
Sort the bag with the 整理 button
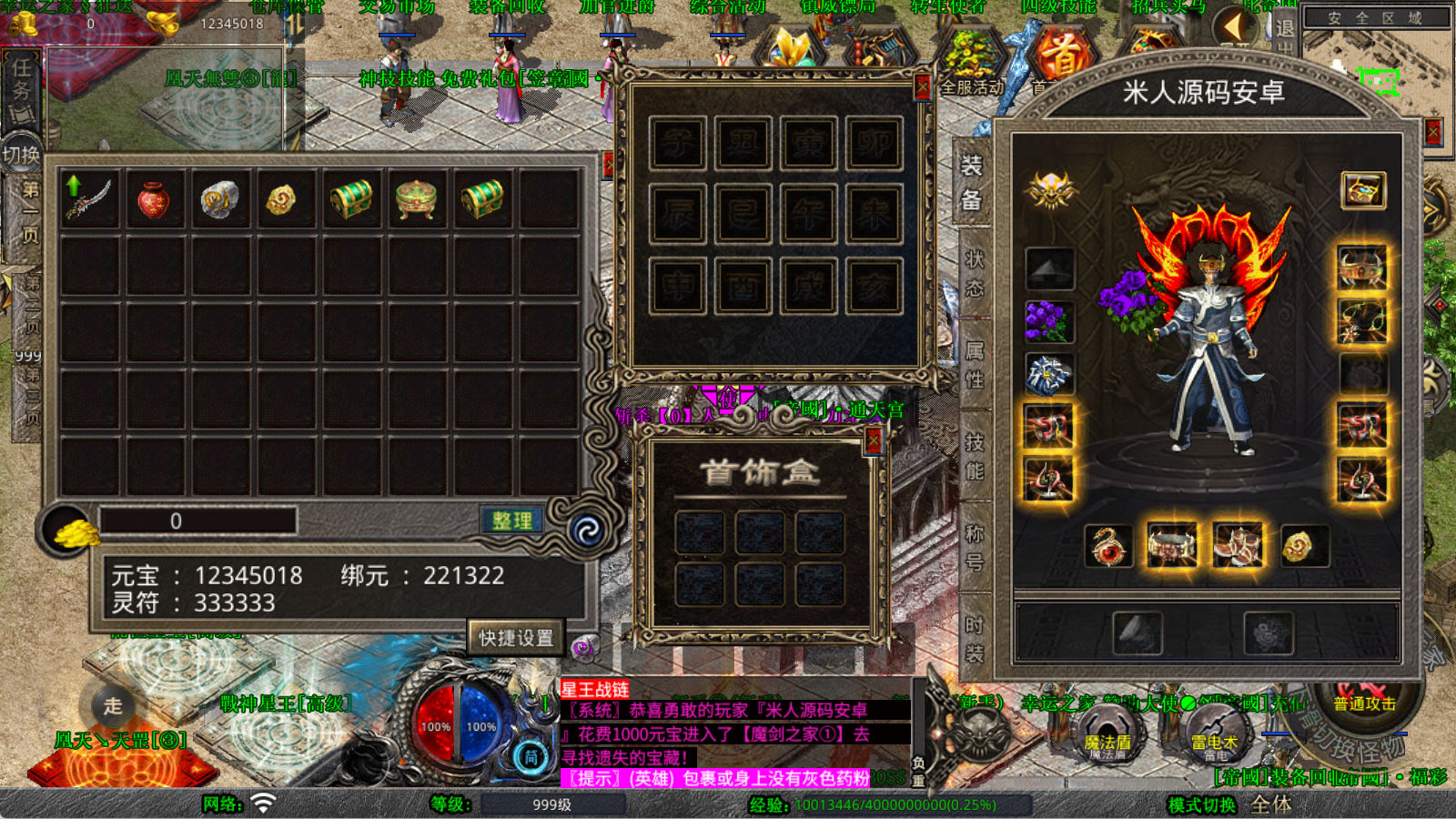(511, 521)
